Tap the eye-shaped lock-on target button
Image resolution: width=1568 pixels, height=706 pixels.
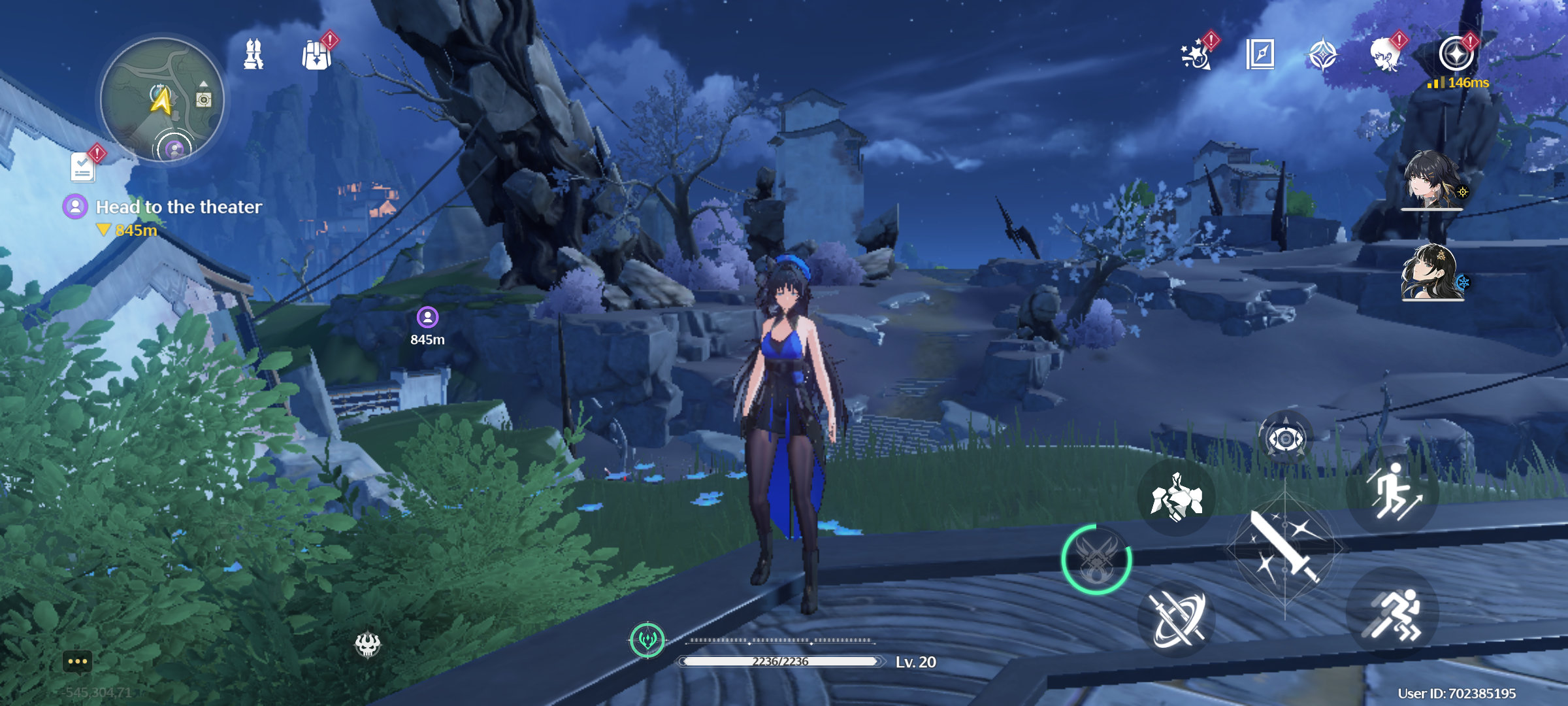[x=1285, y=439]
